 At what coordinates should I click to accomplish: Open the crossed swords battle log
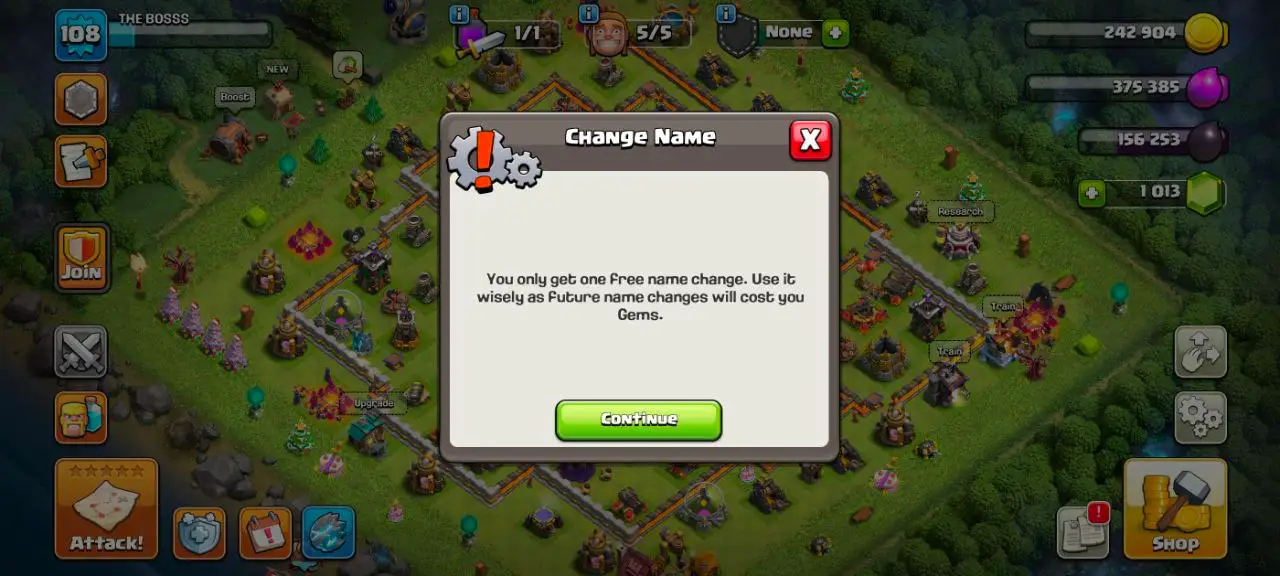click(x=81, y=351)
